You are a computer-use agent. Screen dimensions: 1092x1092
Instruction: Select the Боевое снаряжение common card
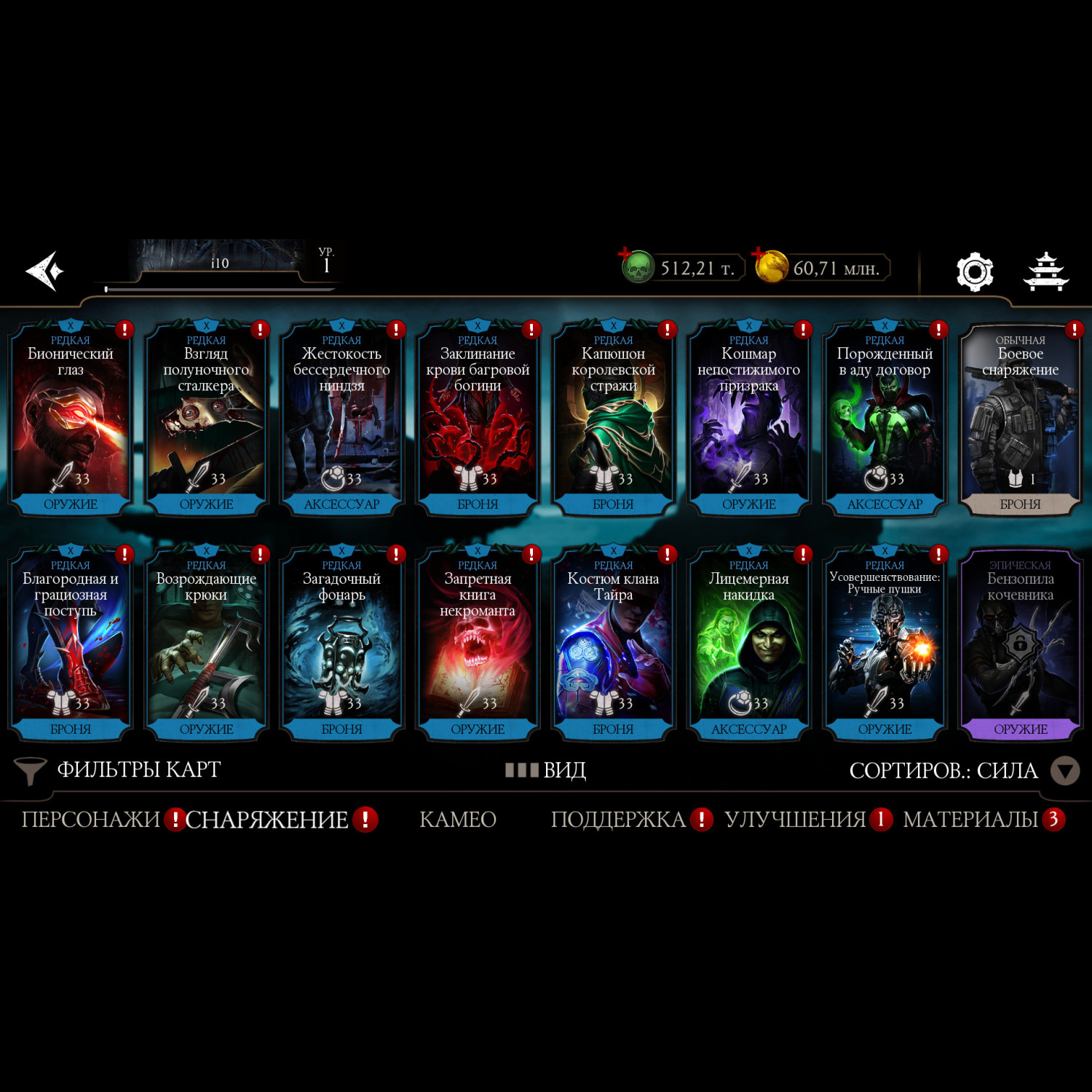pyautogui.click(x=1020, y=420)
